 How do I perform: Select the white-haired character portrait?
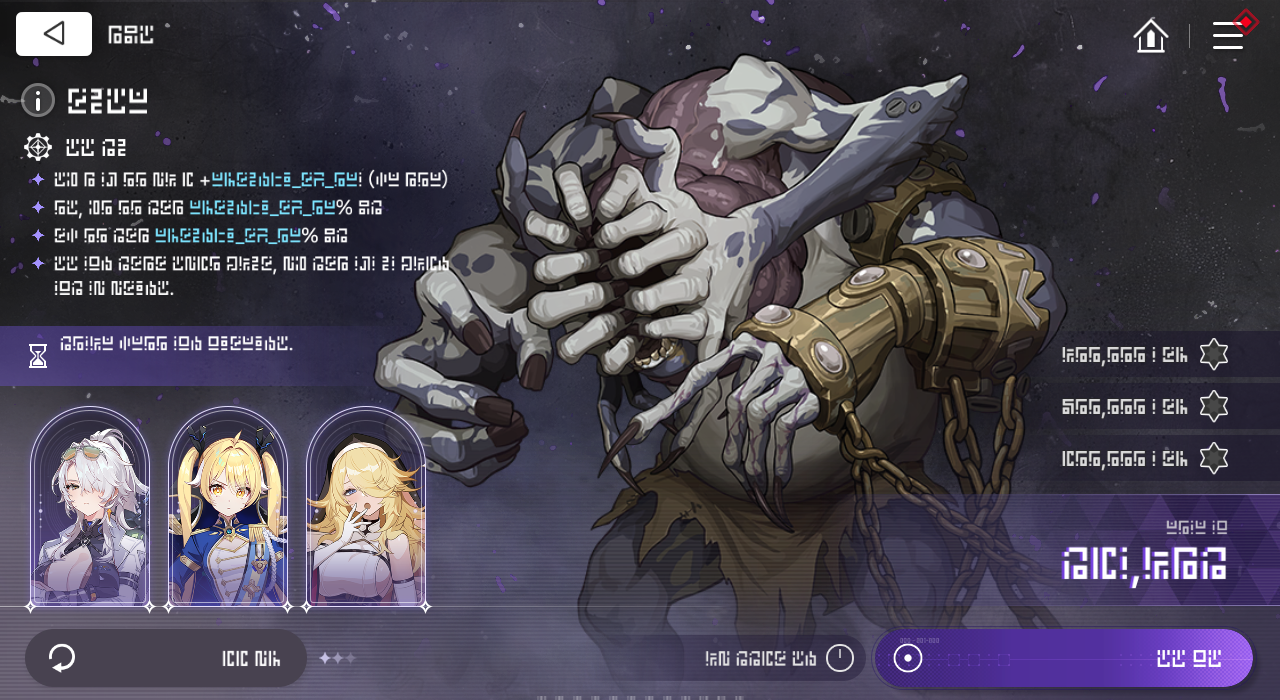pos(90,507)
